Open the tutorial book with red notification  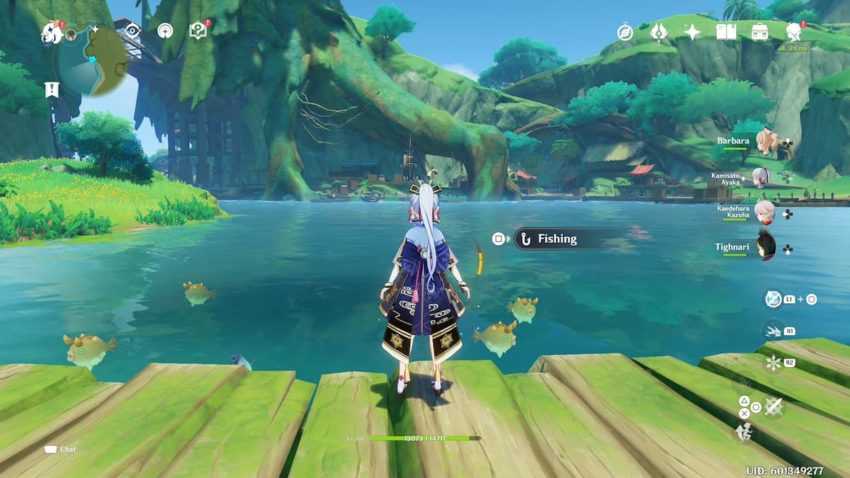pyautogui.click(x=198, y=30)
